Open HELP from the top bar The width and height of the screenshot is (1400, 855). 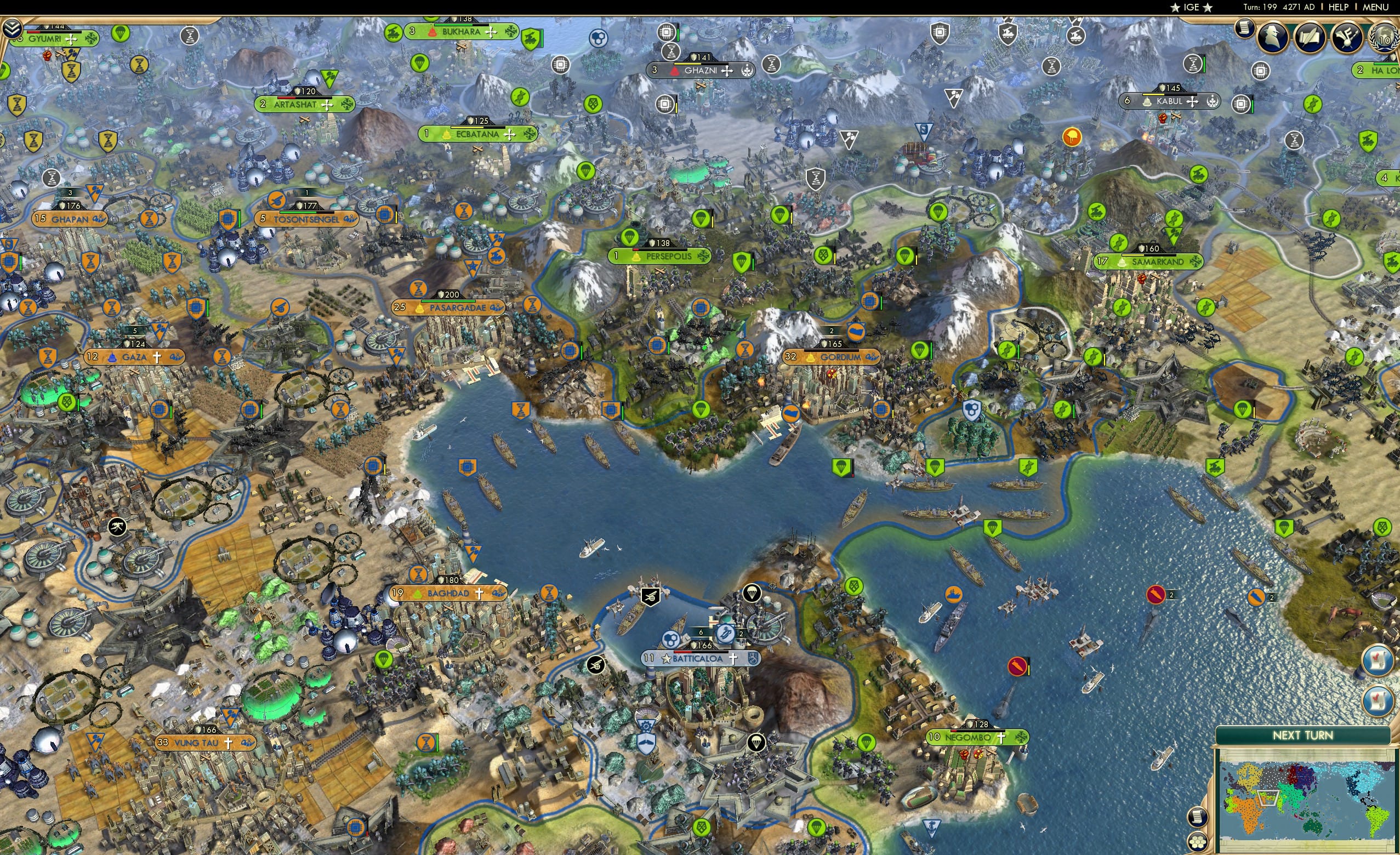(1339, 7)
